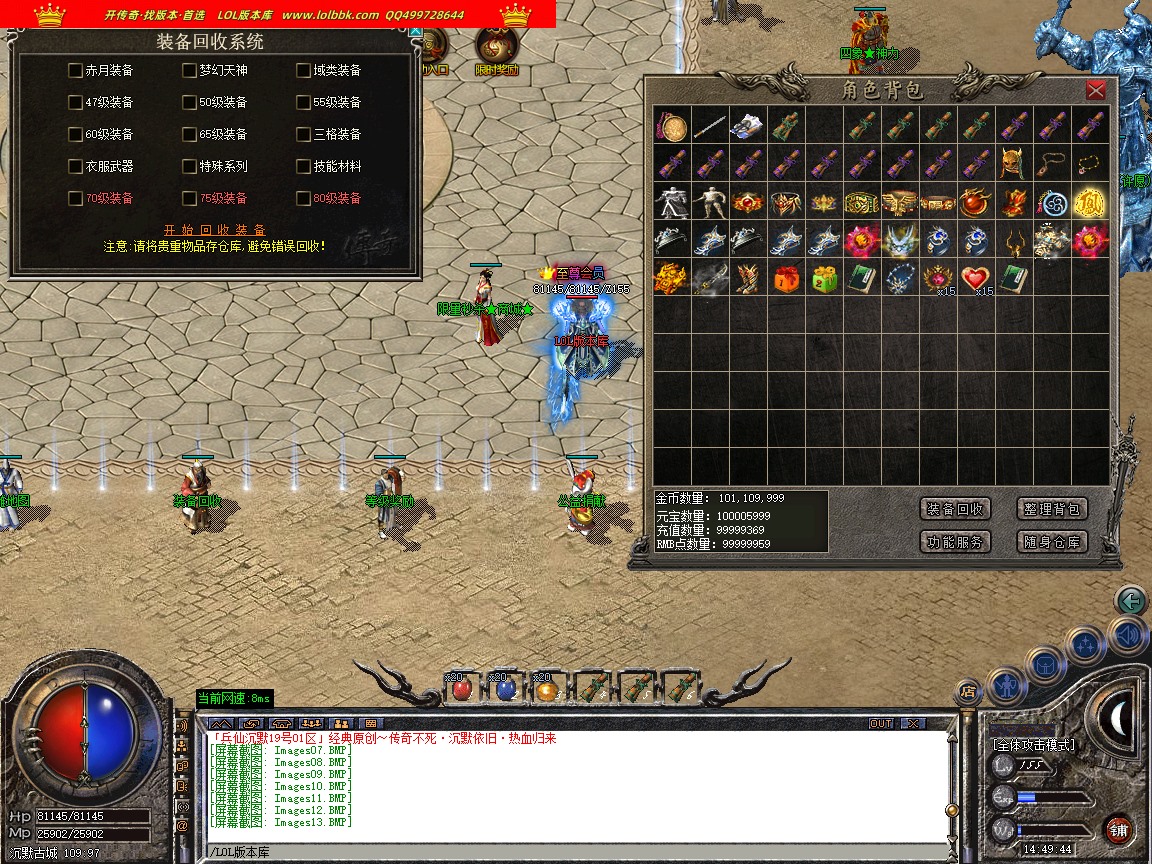Toggle the 技能材料 checkbox
This screenshot has width=1152, height=864.
click(x=304, y=166)
